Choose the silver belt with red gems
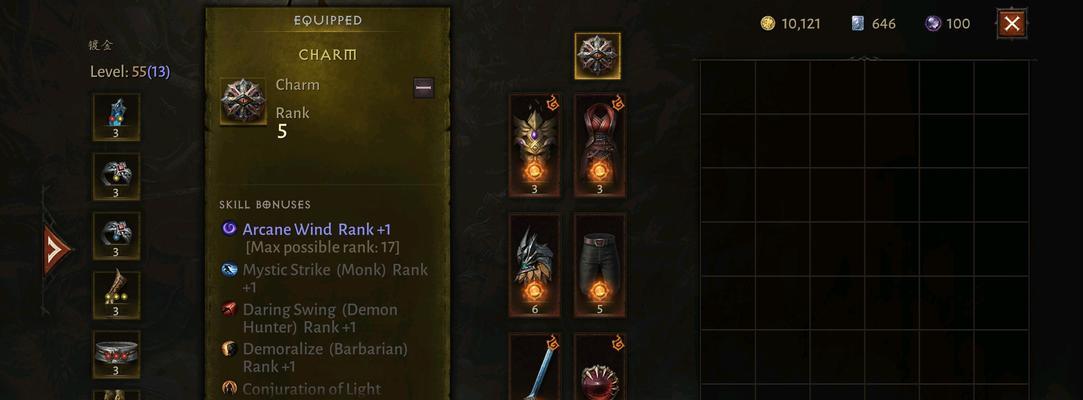The width and height of the screenshot is (1083, 400). click(x=116, y=354)
